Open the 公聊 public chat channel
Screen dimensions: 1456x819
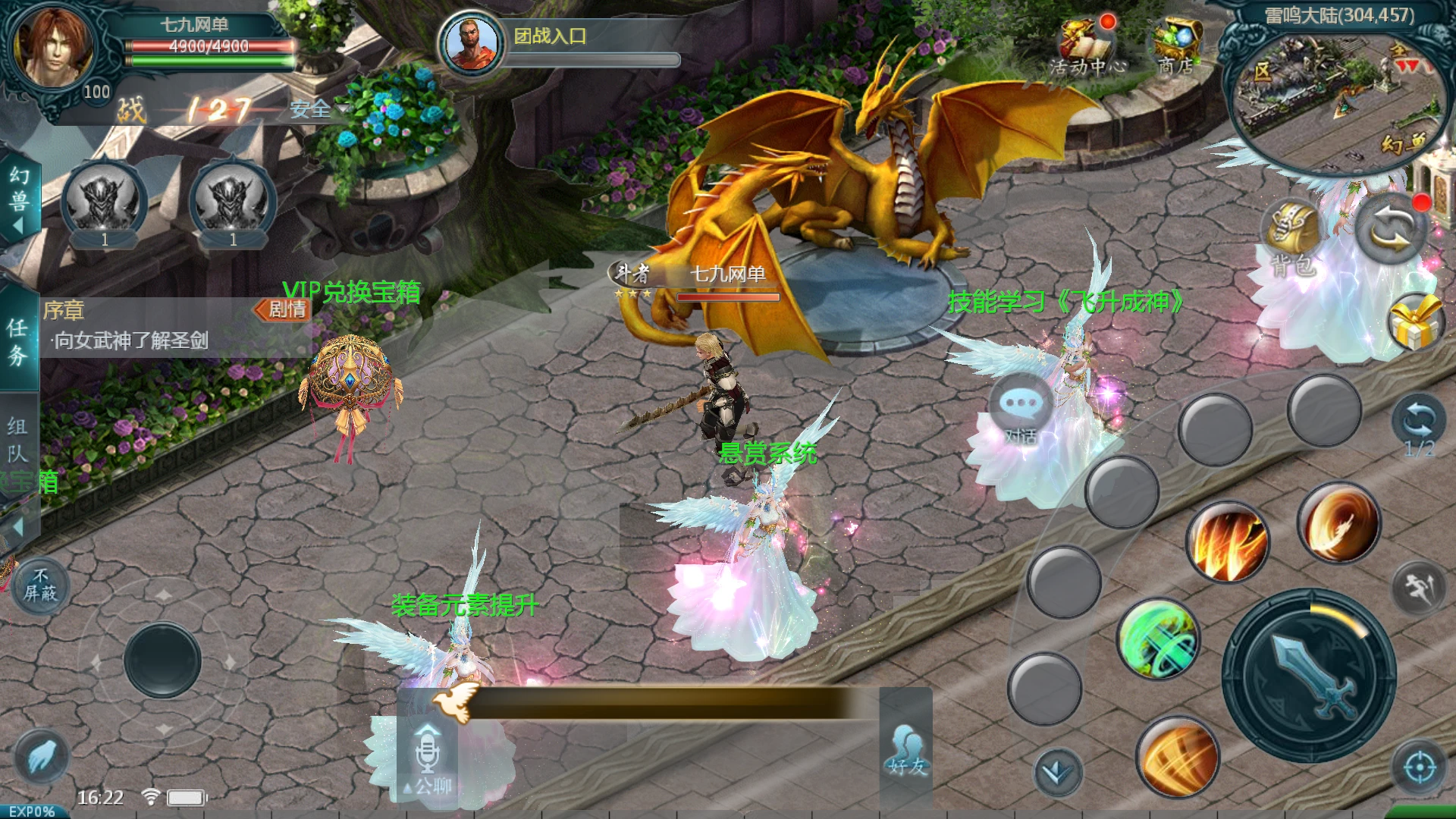pyautogui.click(x=428, y=758)
